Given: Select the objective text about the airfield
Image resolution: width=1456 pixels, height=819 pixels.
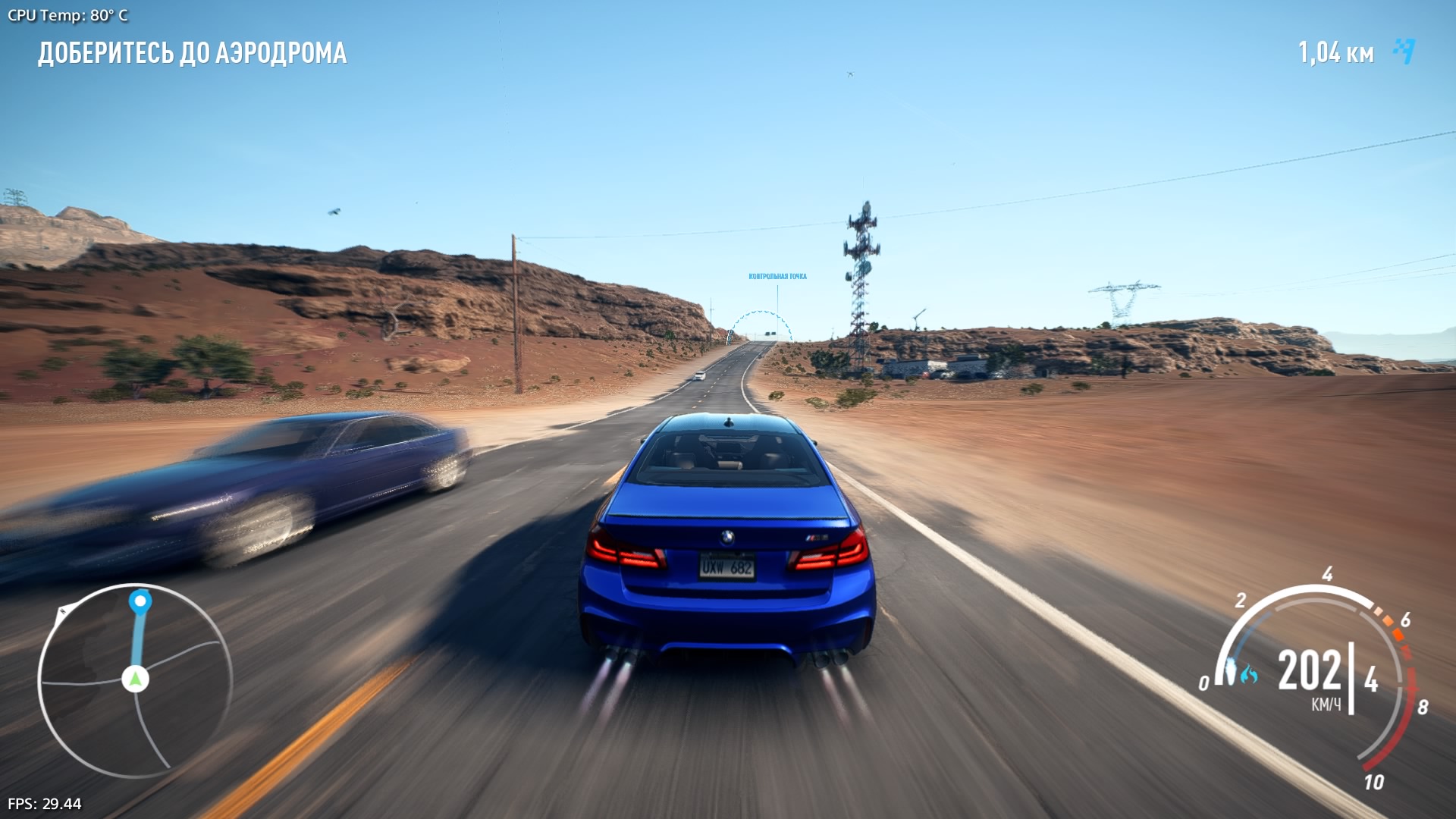Looking at the screenshot, I should [193, 53].
